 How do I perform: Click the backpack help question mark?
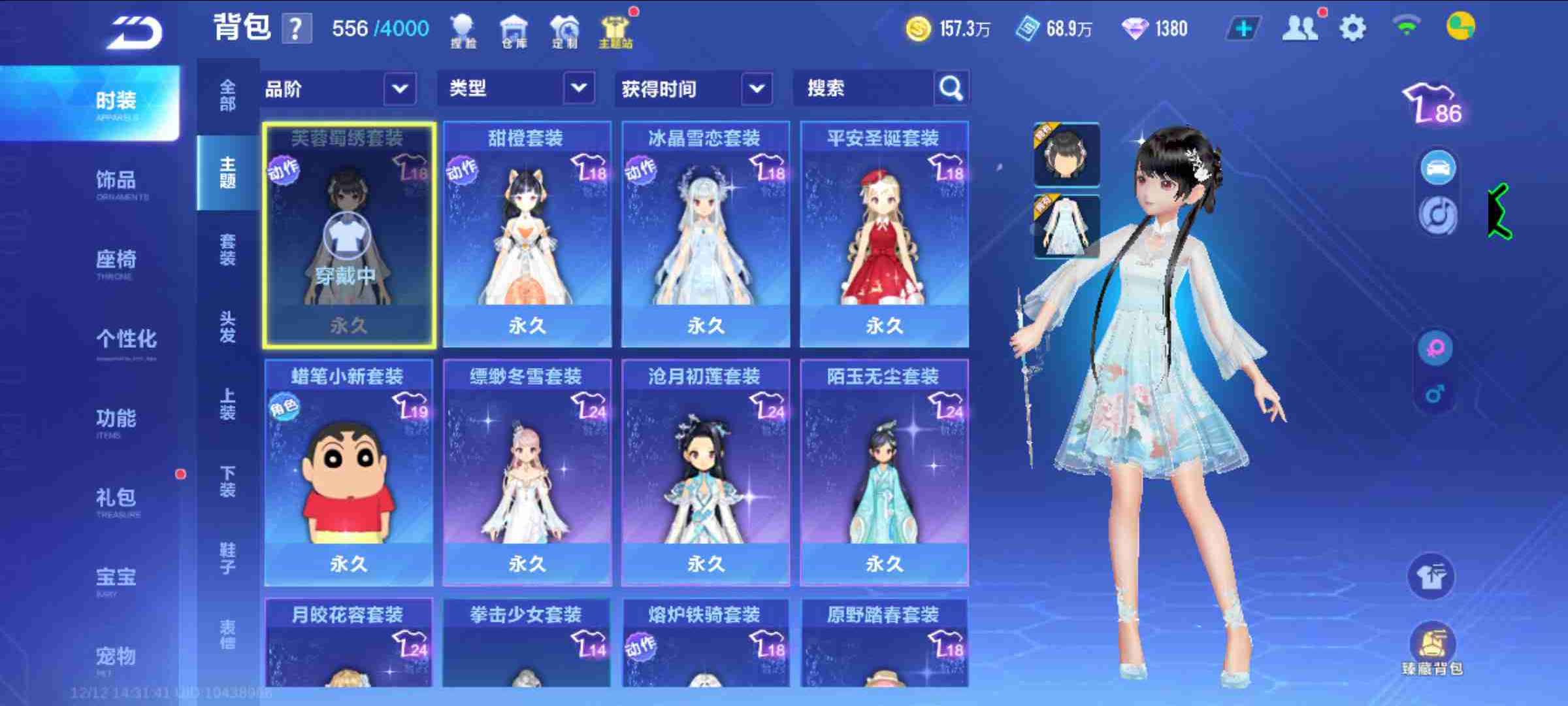click(296, 29)
